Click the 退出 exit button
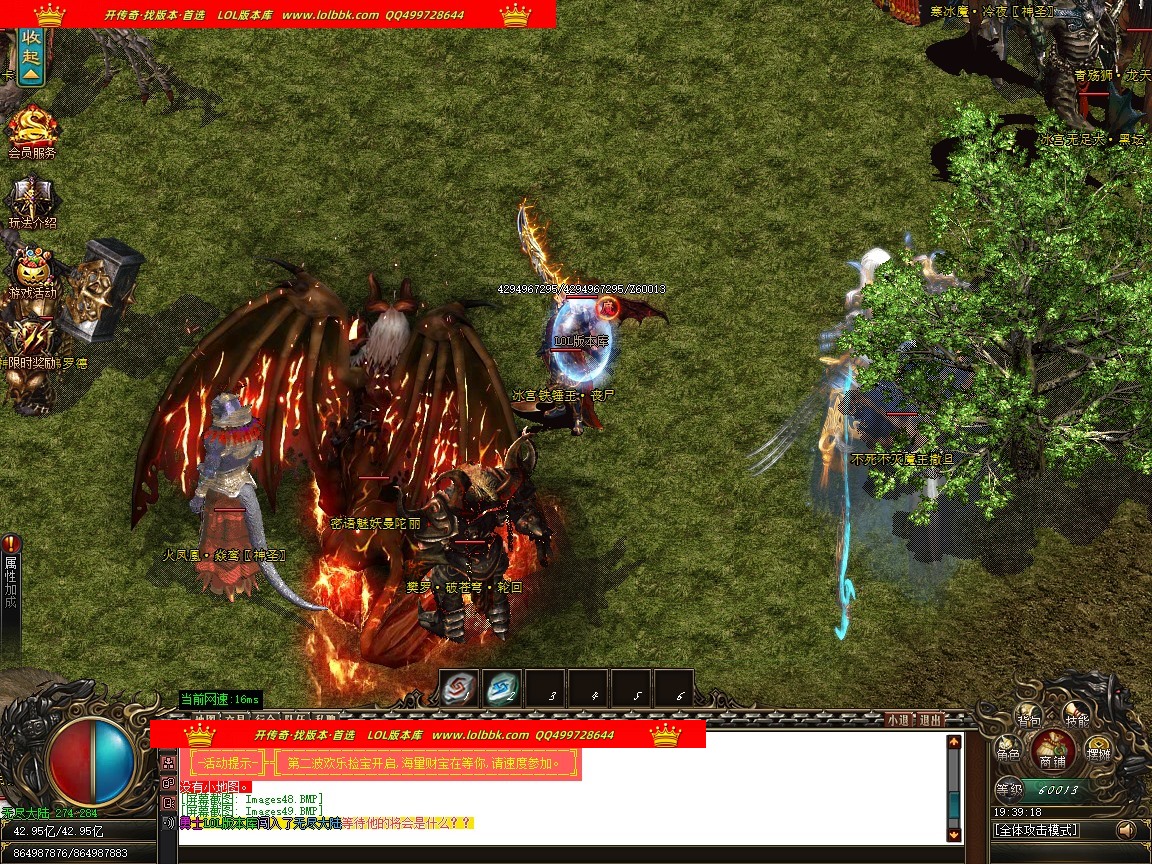Image resolution: width=1152 pixels, height=864 pixels. [930, 719]
